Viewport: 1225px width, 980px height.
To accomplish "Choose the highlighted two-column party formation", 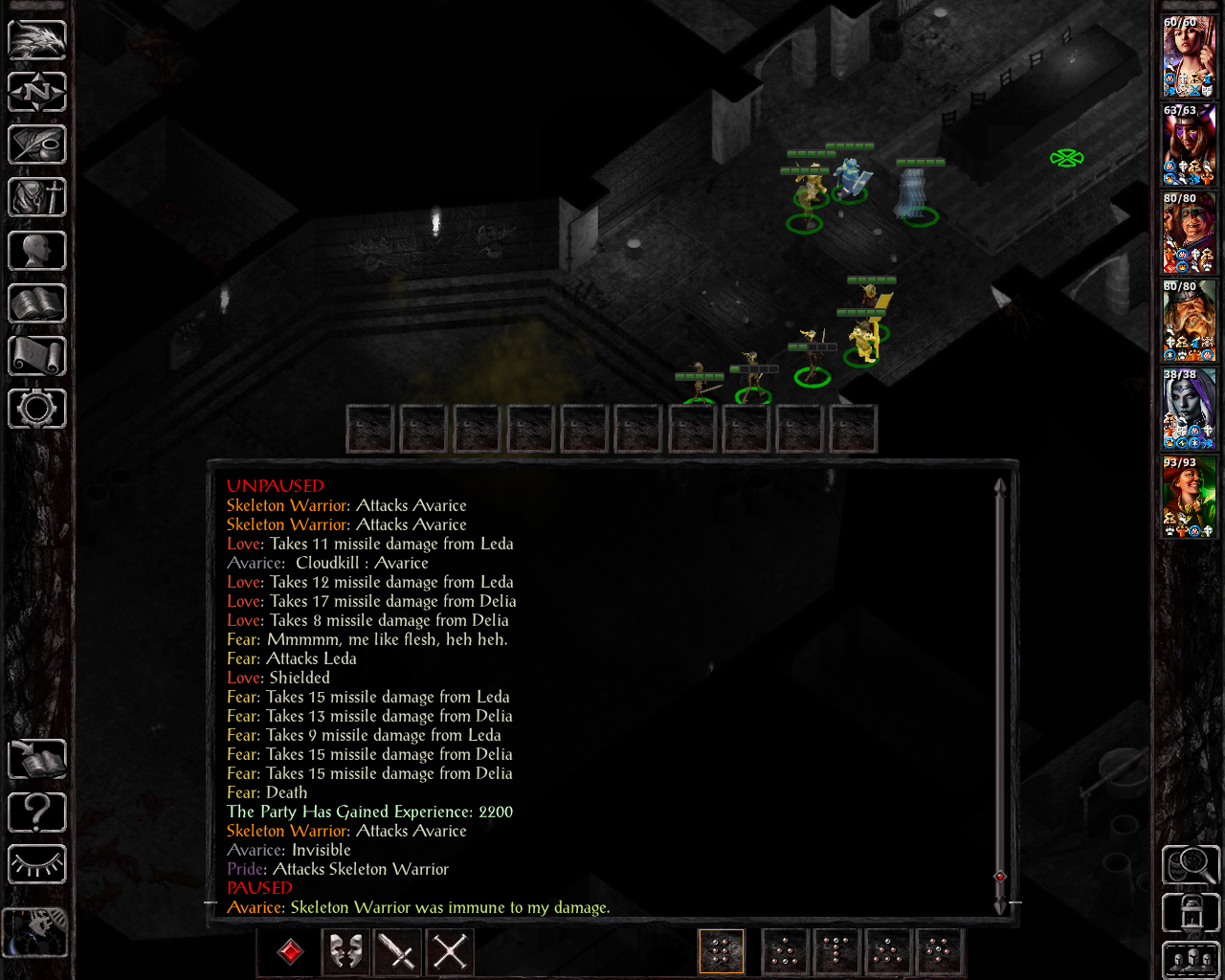I will point(722,952).
